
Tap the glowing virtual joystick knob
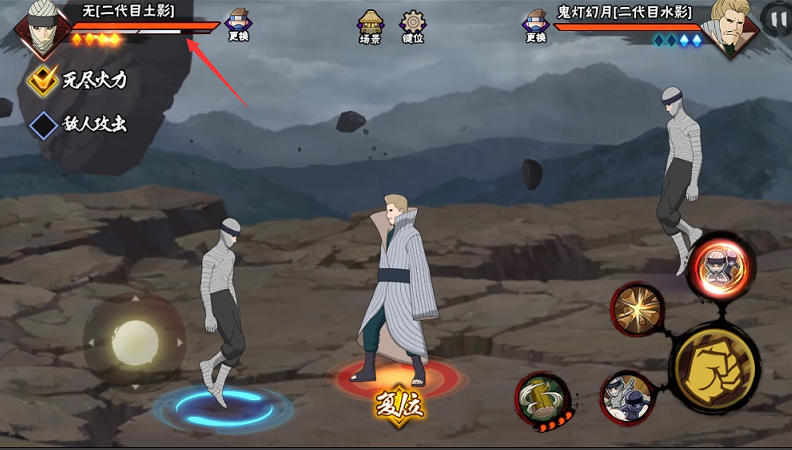(134, 342)
